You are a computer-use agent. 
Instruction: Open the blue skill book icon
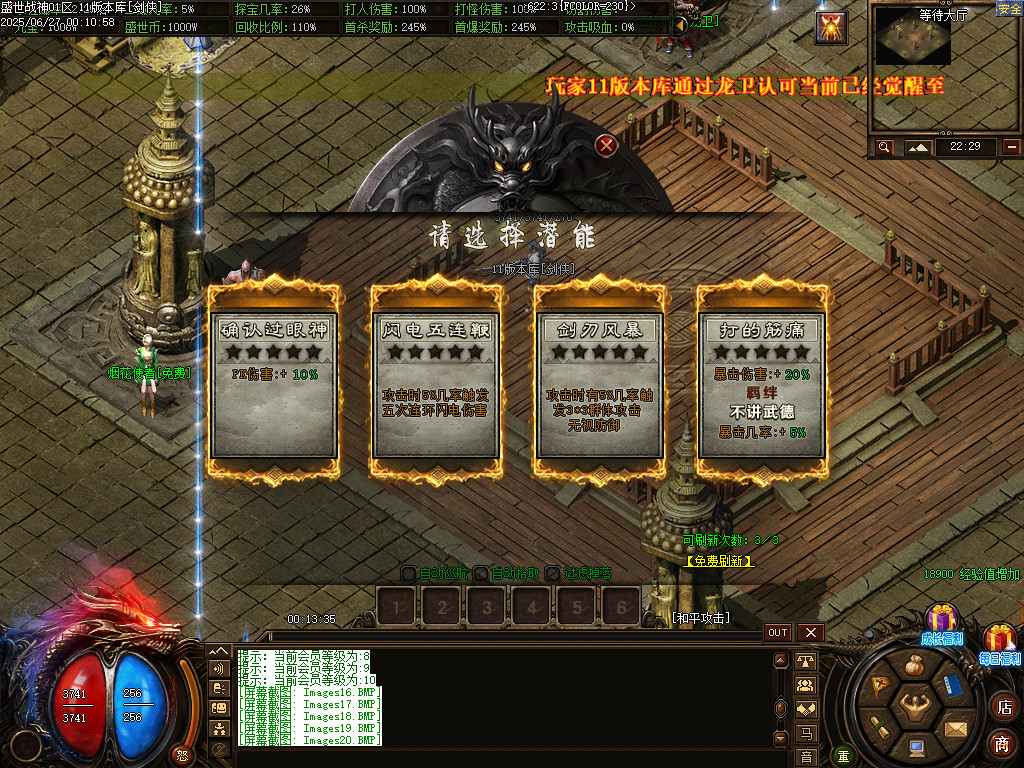click(x=953, y=686)
